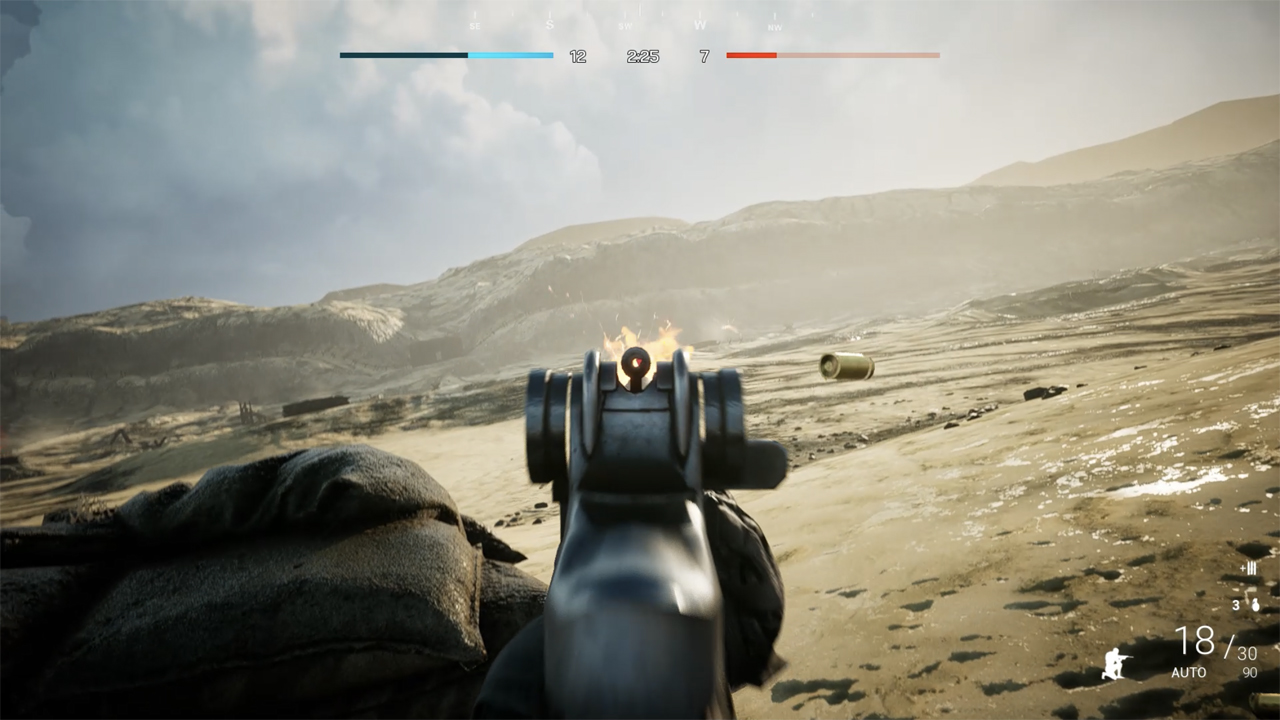Select the grenade icon in the HUD
Screen dimensions: 1280x720
pos(1255,605)
